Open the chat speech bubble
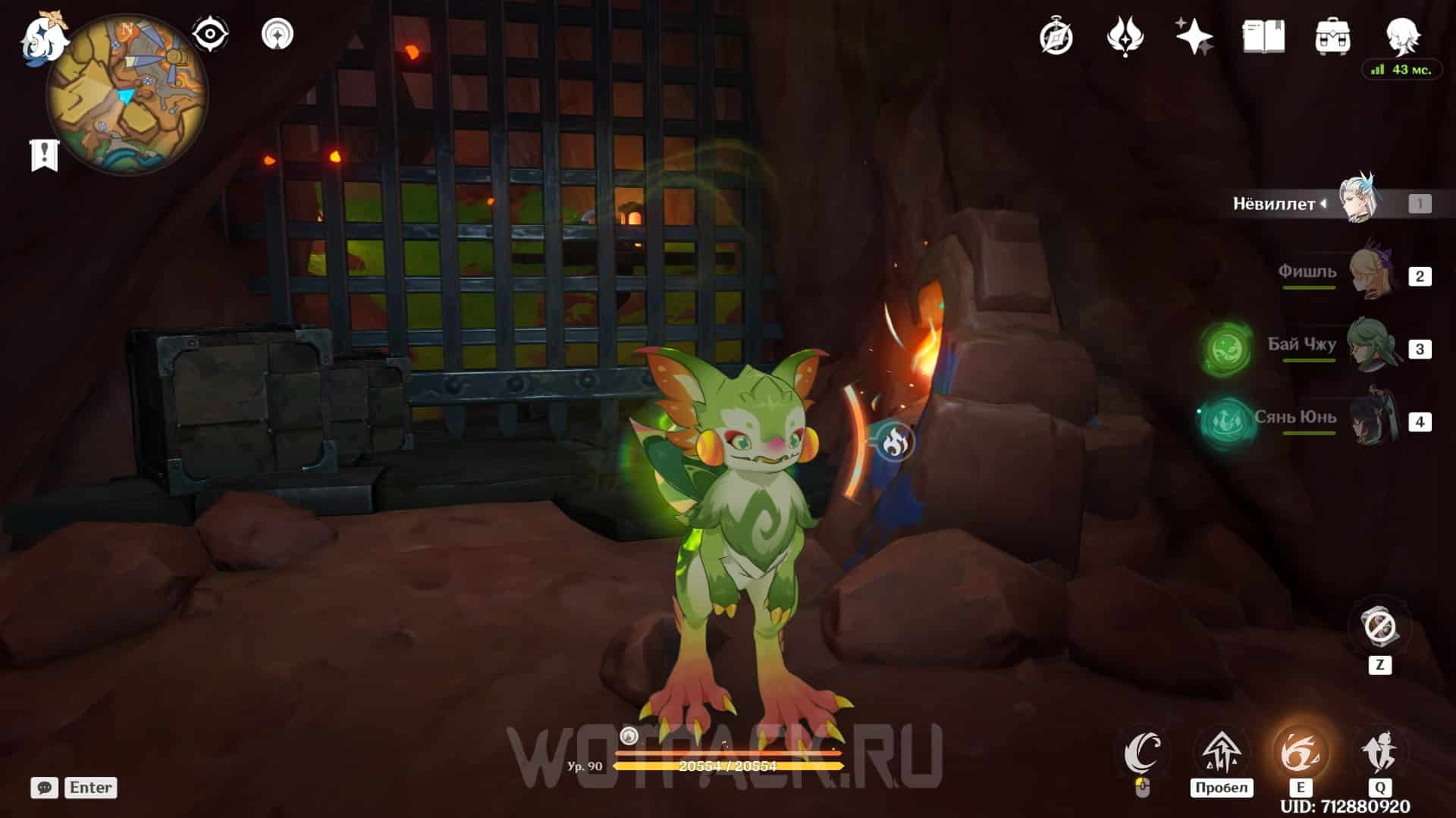Viewport: 1456px width, 818px height. [x=45, y=788]
